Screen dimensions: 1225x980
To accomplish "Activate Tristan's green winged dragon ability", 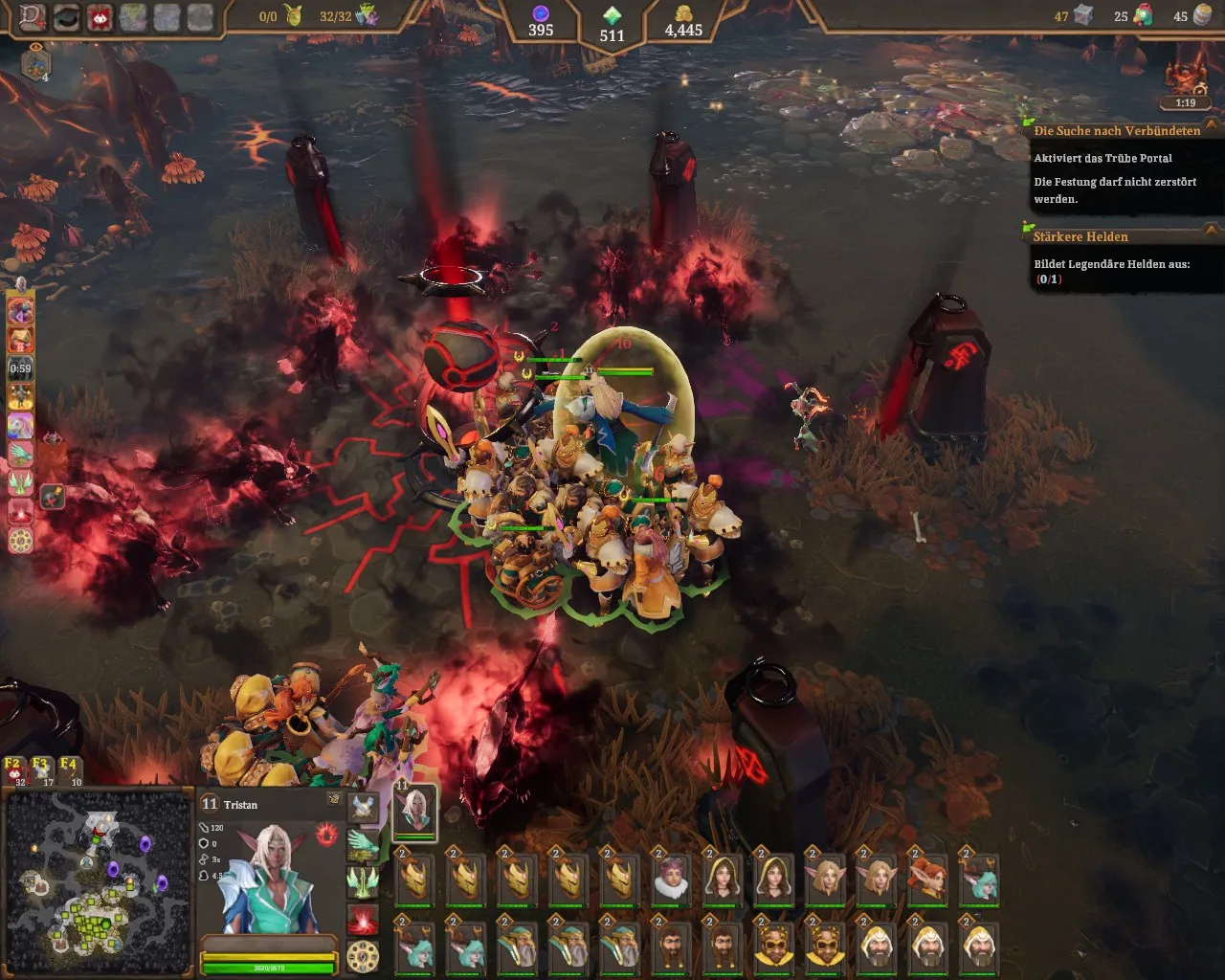I will coord(363,843).
